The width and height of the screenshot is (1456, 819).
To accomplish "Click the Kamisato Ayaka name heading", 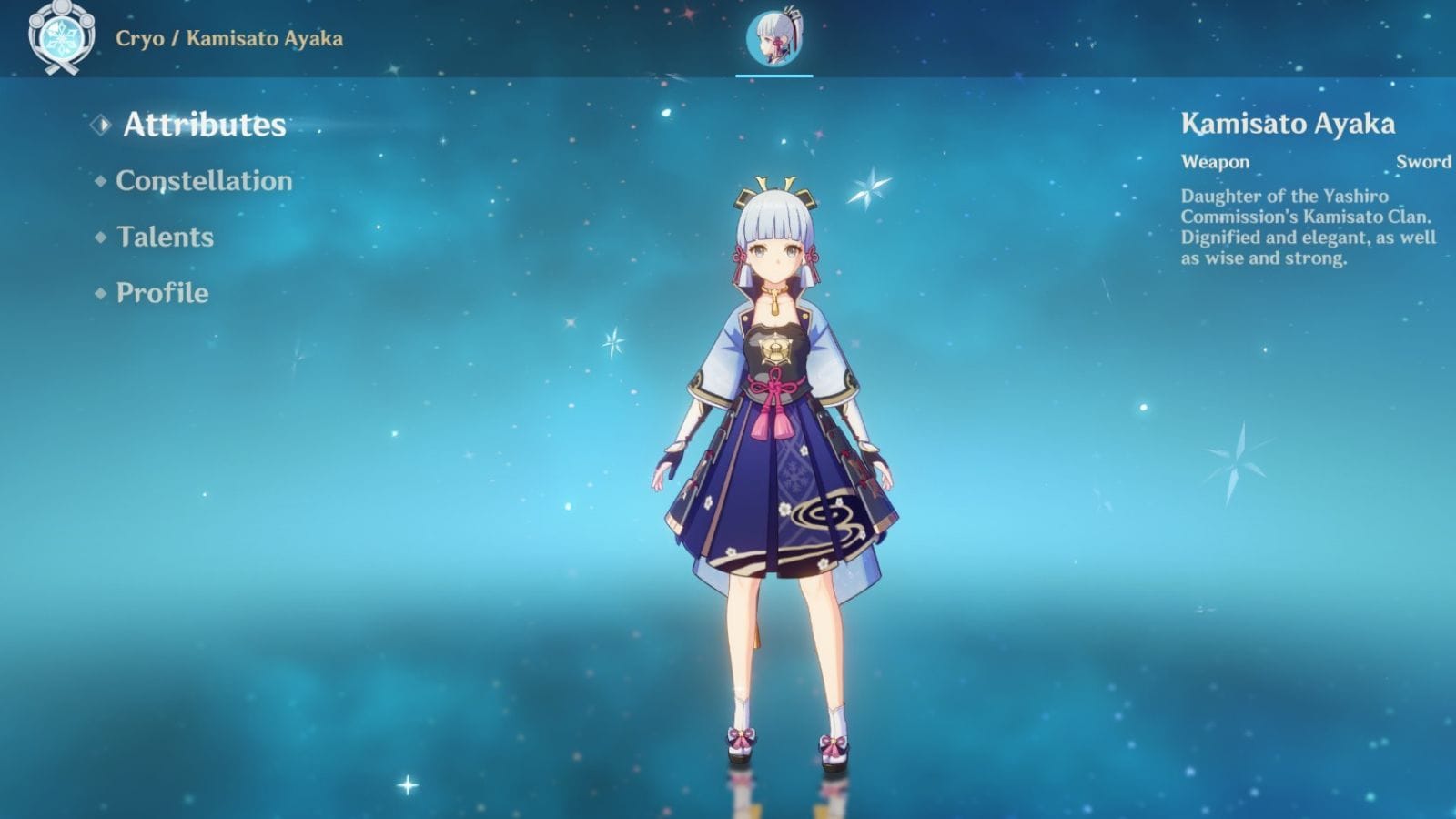I will tap(1289, 123).
